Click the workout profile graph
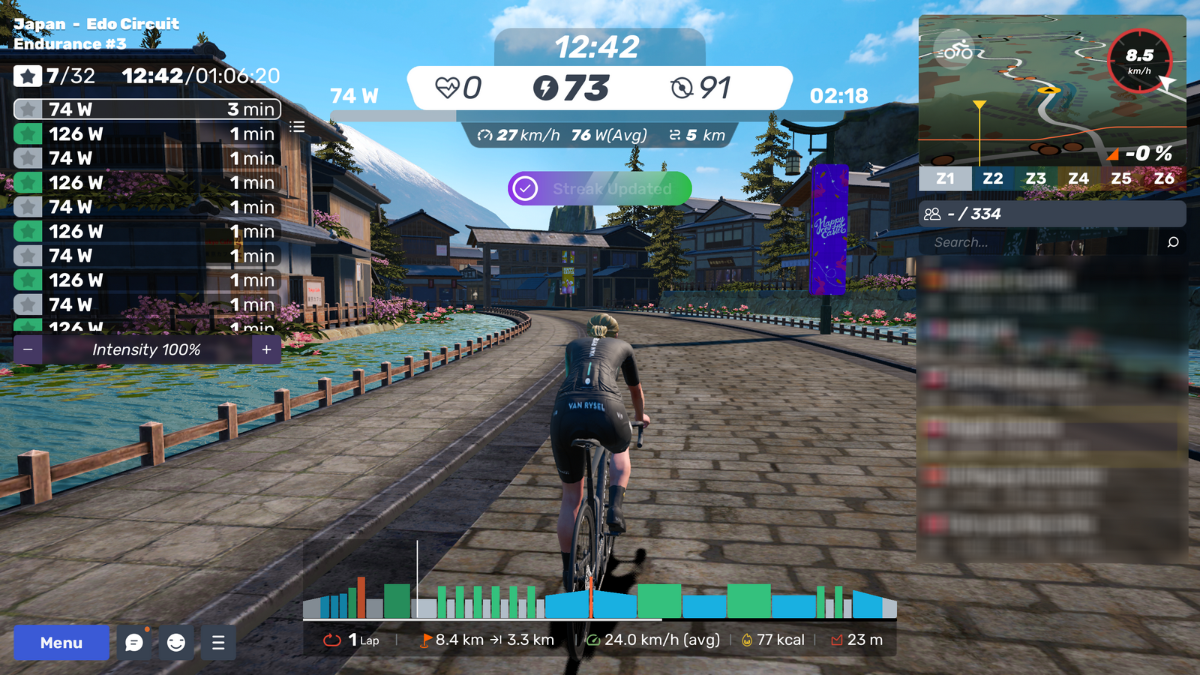Image resolution: width=1200 pixels, height=675 pixels. [x=600, y=600]
